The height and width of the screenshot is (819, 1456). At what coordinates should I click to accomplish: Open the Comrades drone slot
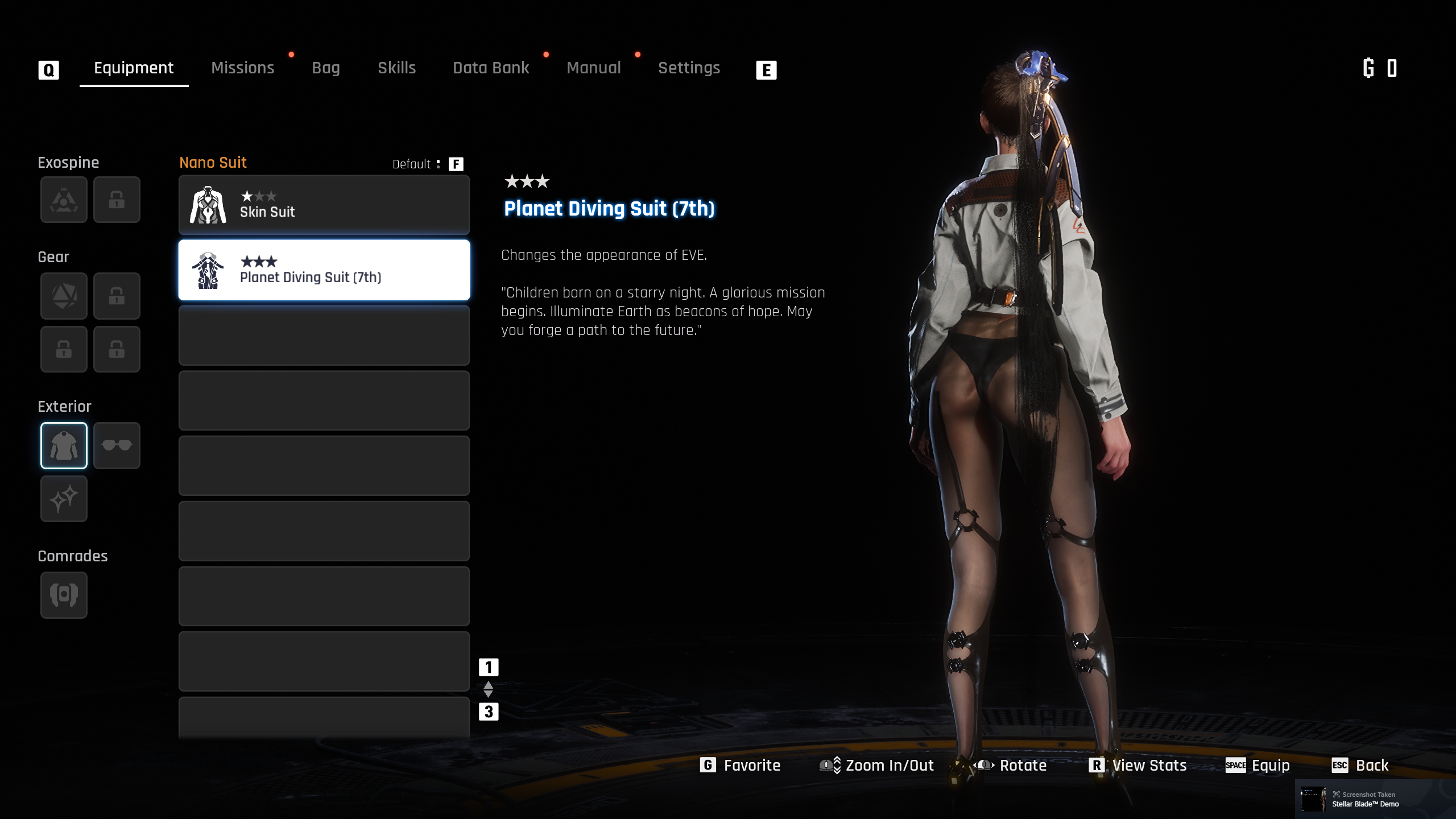point(64,595)
